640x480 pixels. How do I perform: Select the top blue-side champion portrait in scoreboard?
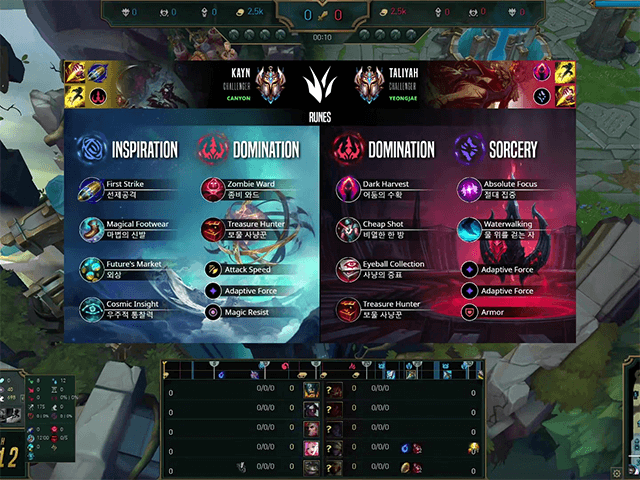point(311,388)
